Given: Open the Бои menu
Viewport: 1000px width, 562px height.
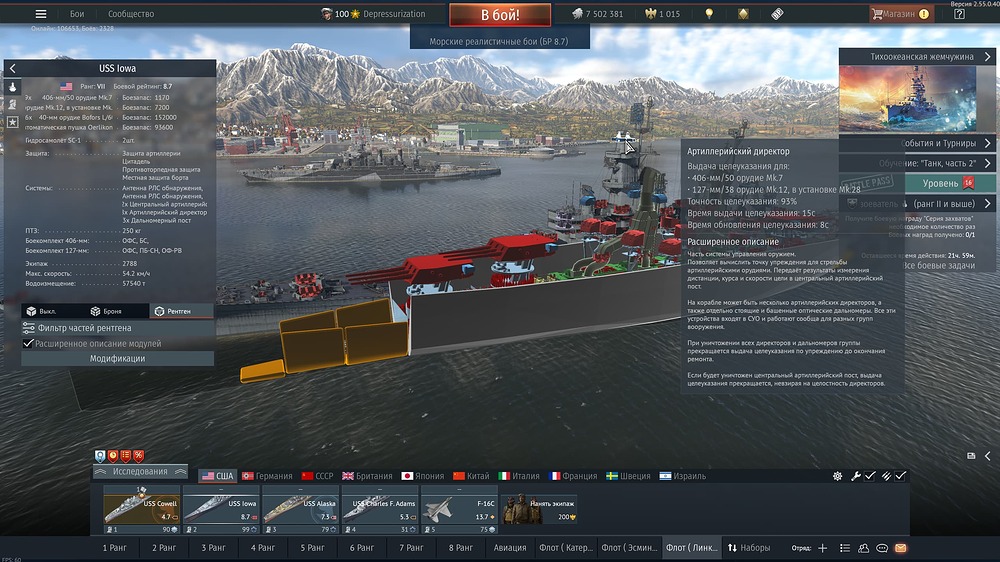Looking at the screenshot, I should 77,14.
